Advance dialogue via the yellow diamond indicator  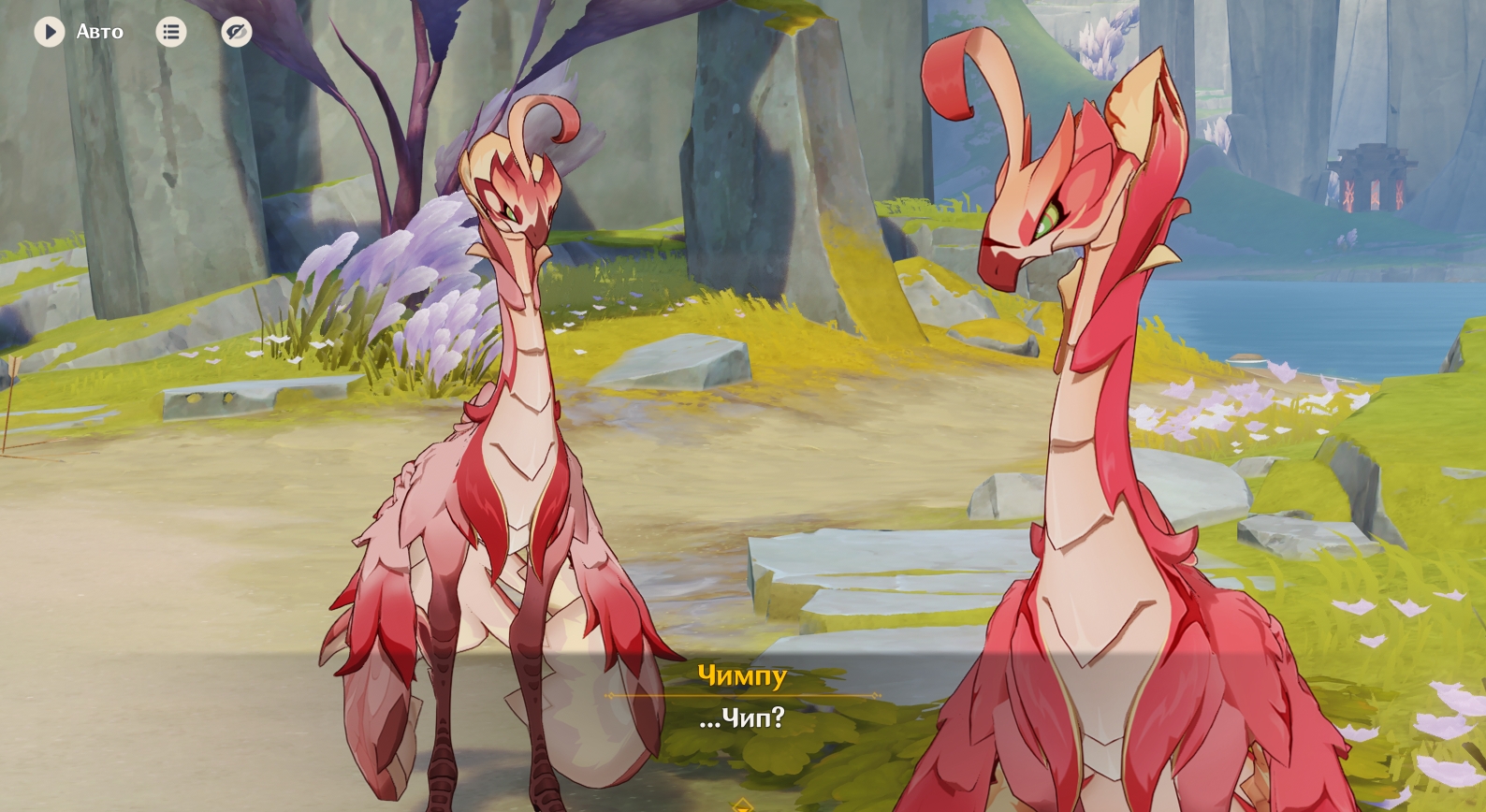742,805
